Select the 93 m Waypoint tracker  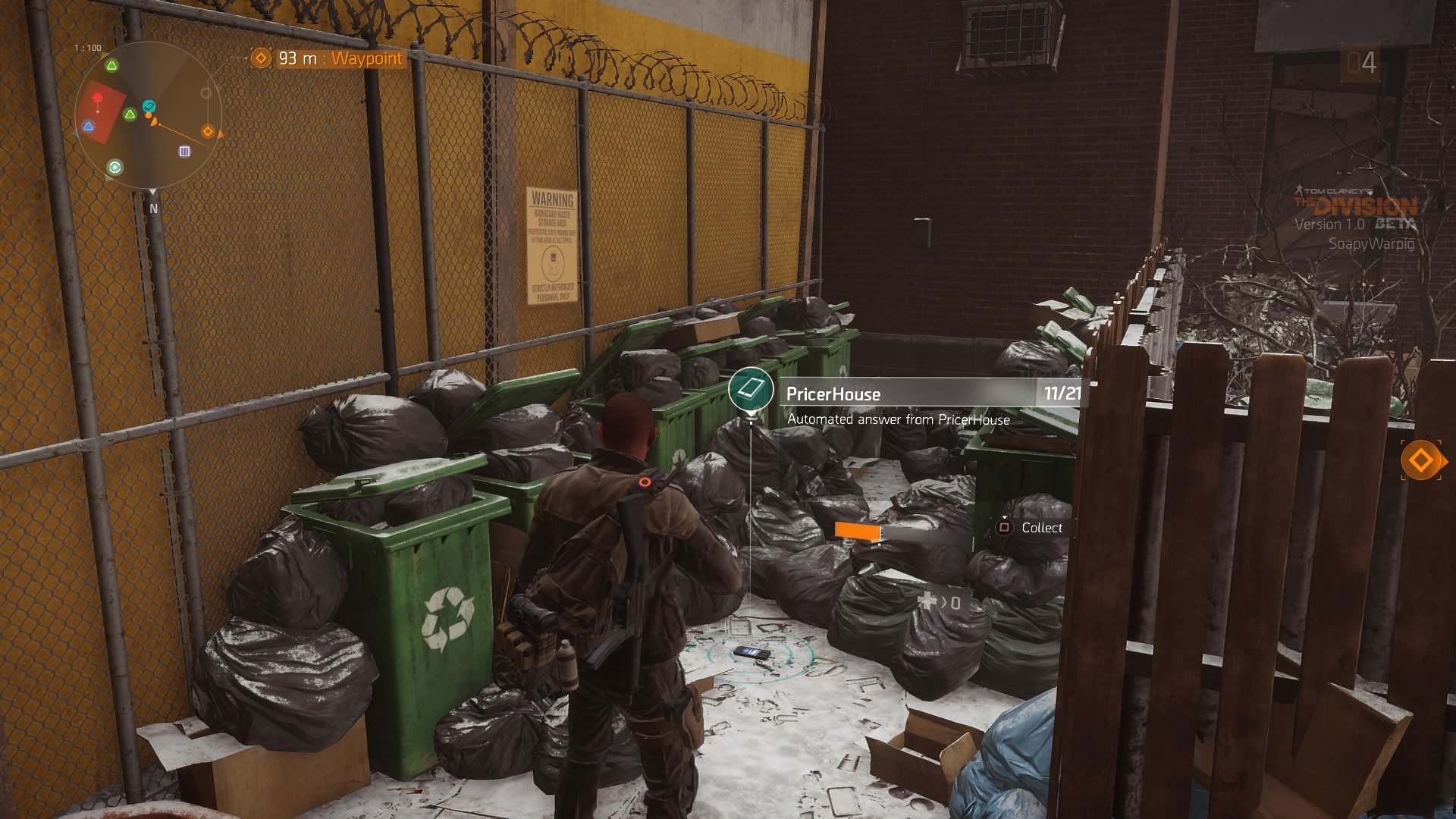coord(327,58)
